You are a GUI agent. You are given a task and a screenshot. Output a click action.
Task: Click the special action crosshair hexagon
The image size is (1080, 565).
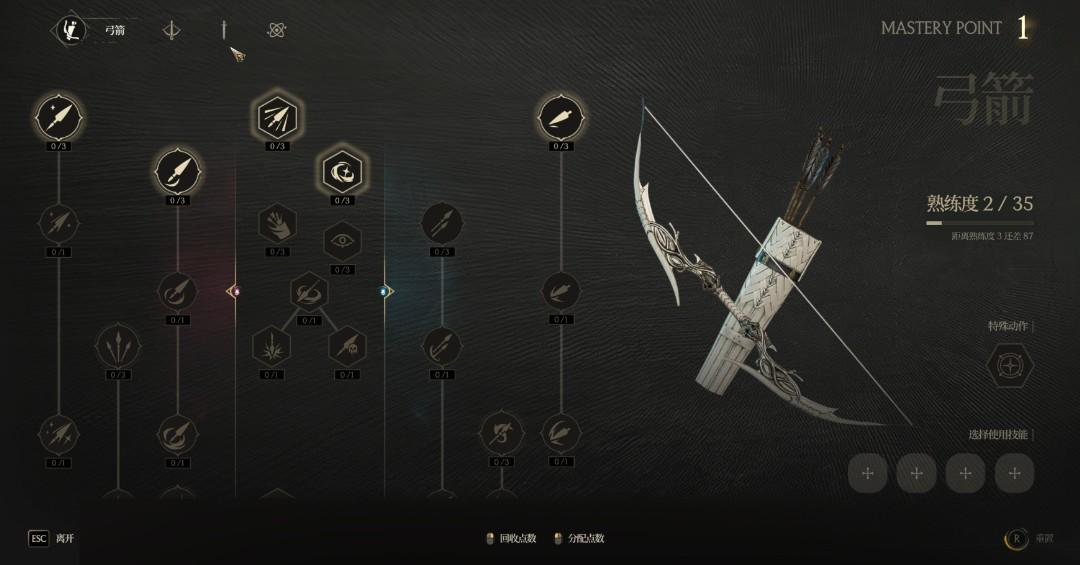1010,366
